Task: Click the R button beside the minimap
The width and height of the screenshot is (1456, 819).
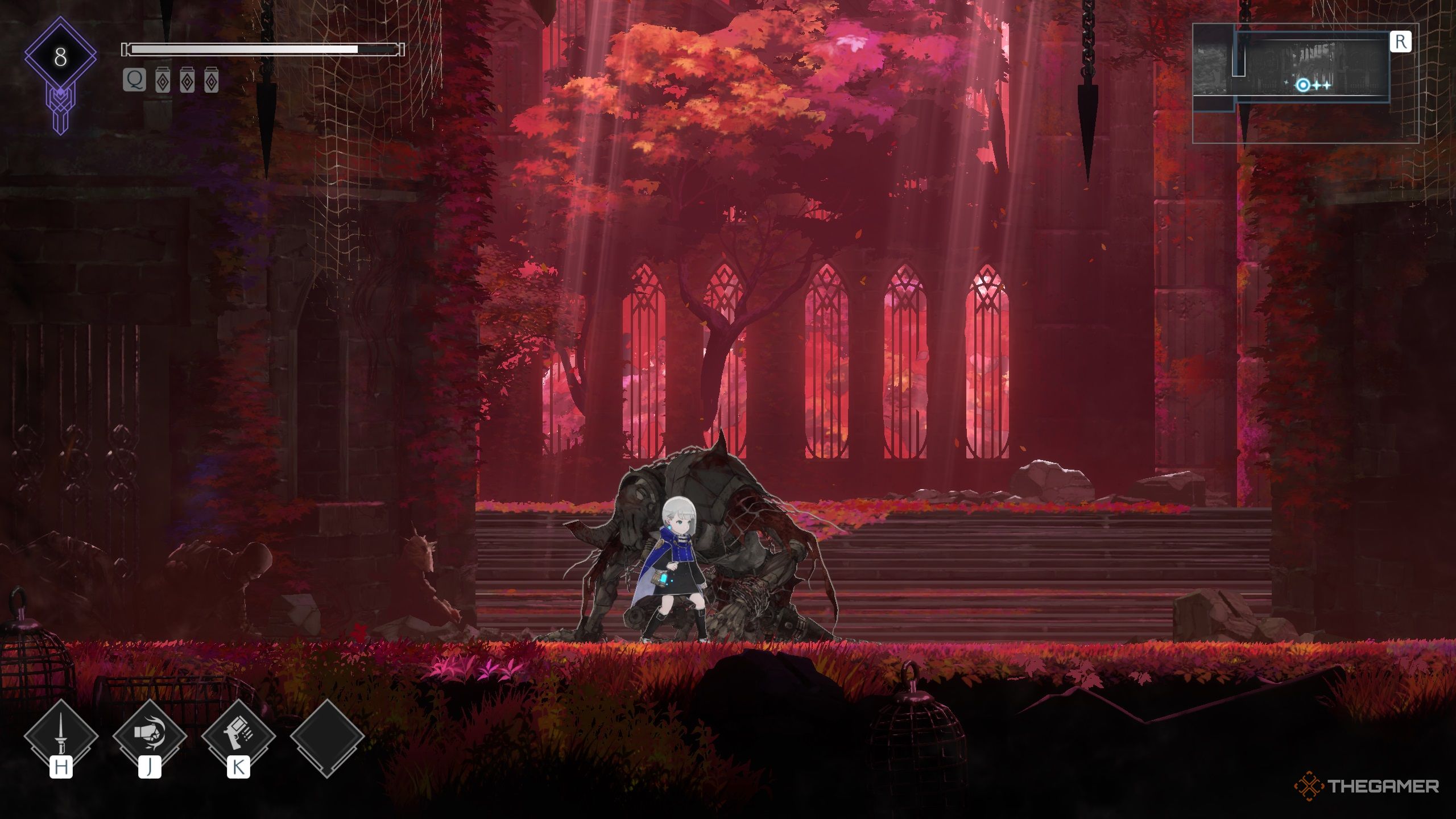Action: pyautogui.click(x=1401, y=40)
